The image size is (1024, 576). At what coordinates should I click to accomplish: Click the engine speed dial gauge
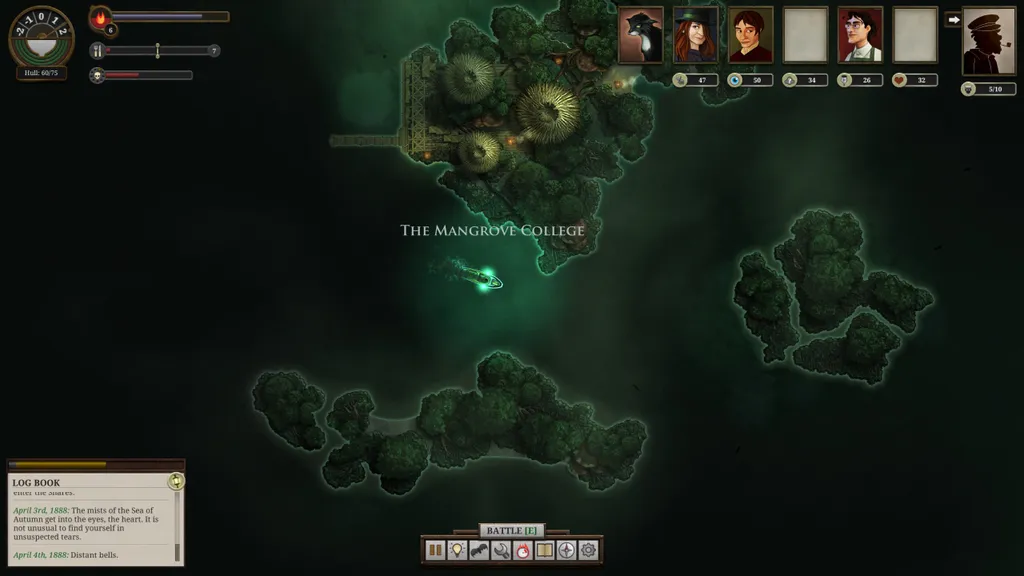41,35
